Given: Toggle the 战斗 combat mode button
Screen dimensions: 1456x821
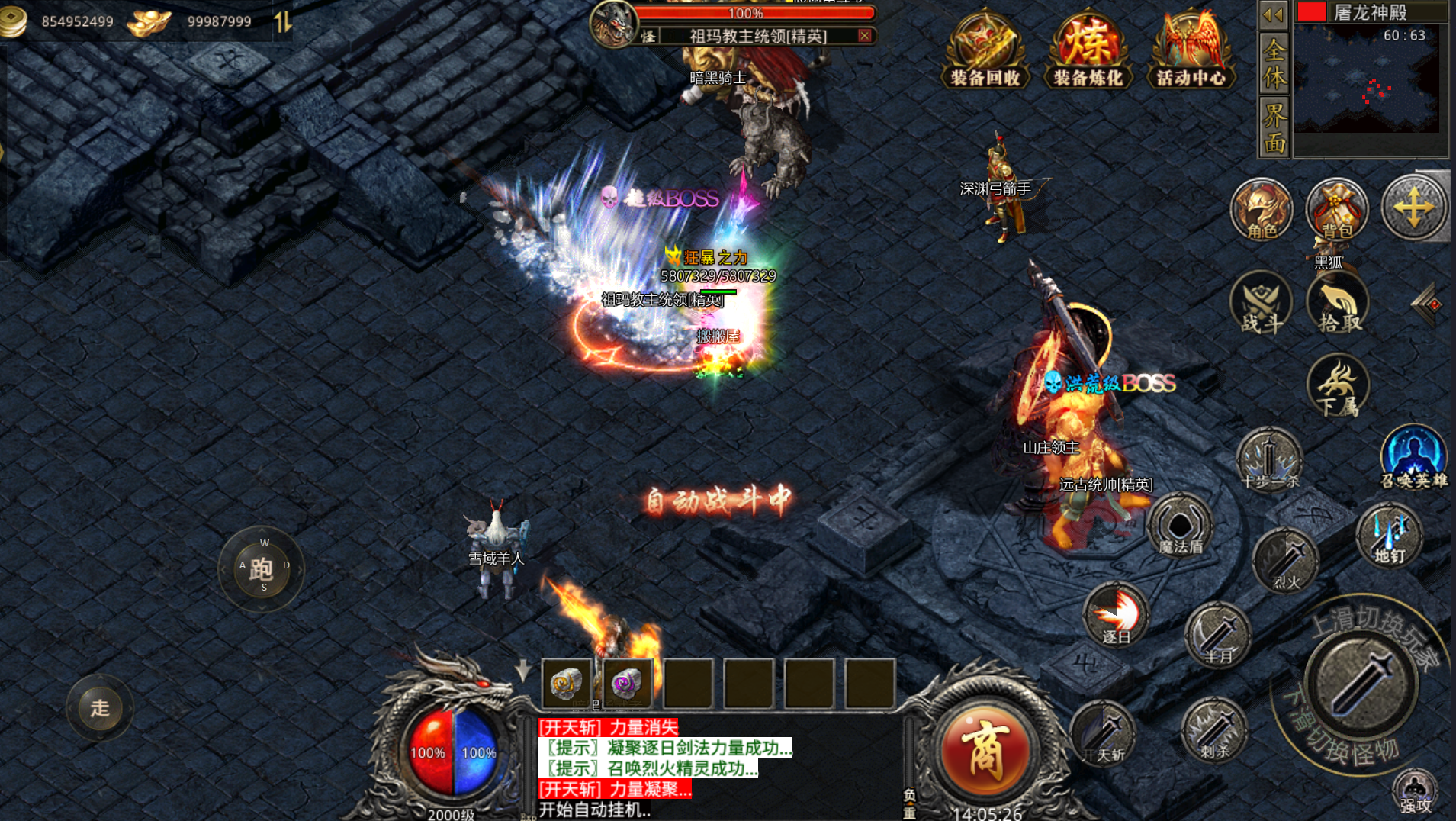Looking at the screenshot, I should [x=1261, y=303].
